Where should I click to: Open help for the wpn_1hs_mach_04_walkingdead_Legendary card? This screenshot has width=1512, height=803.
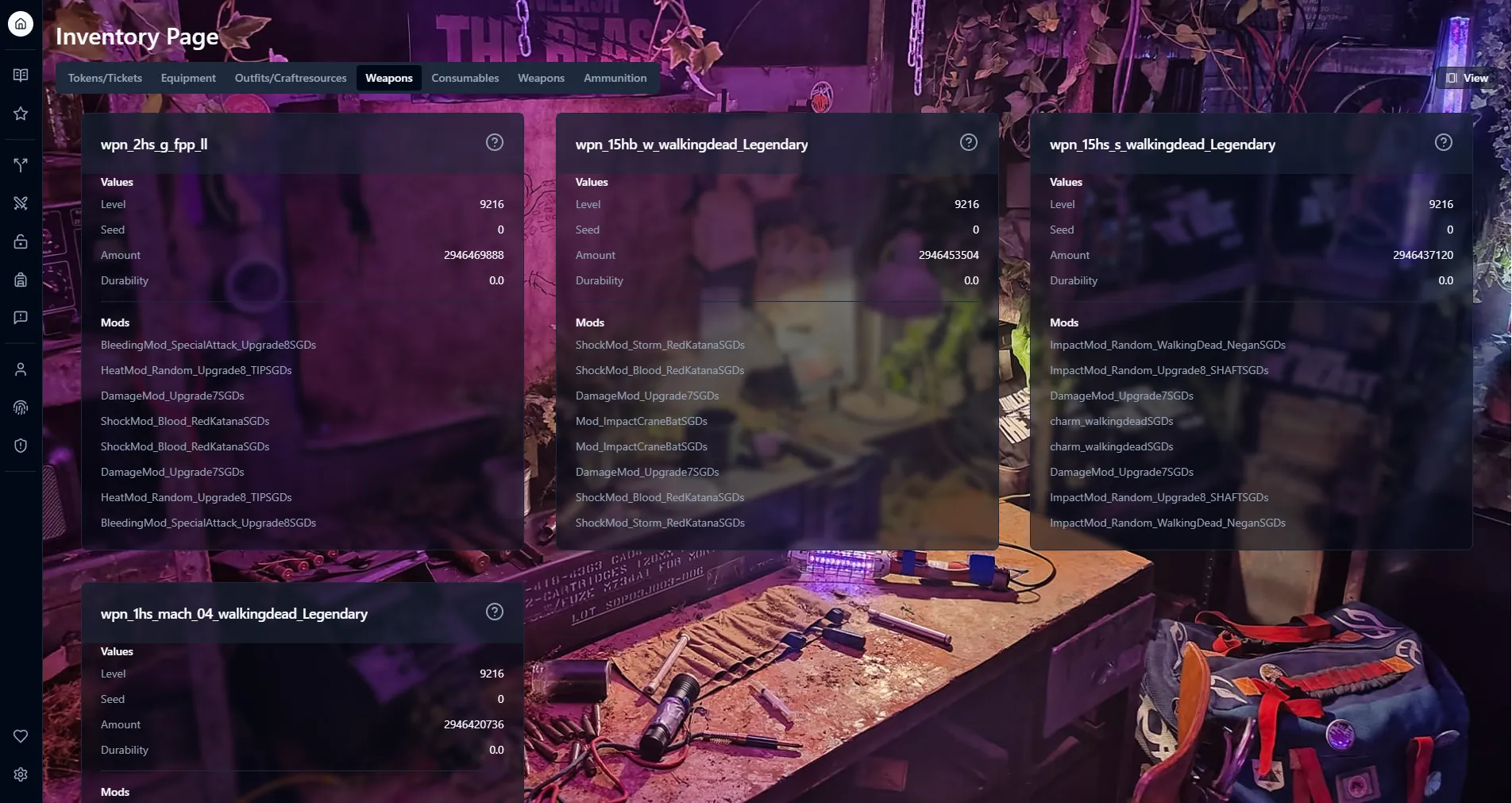tap(494, 612)
